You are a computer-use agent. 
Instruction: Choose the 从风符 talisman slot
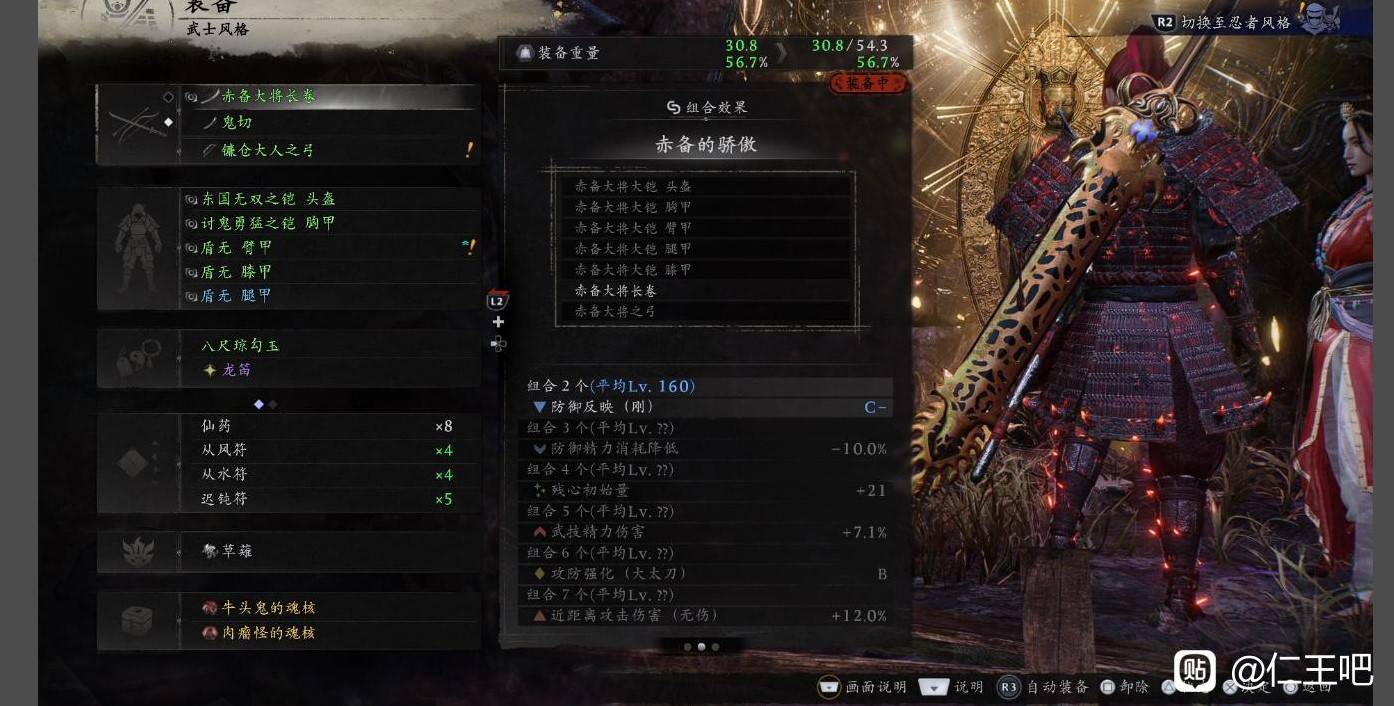[x=224, y=450]
